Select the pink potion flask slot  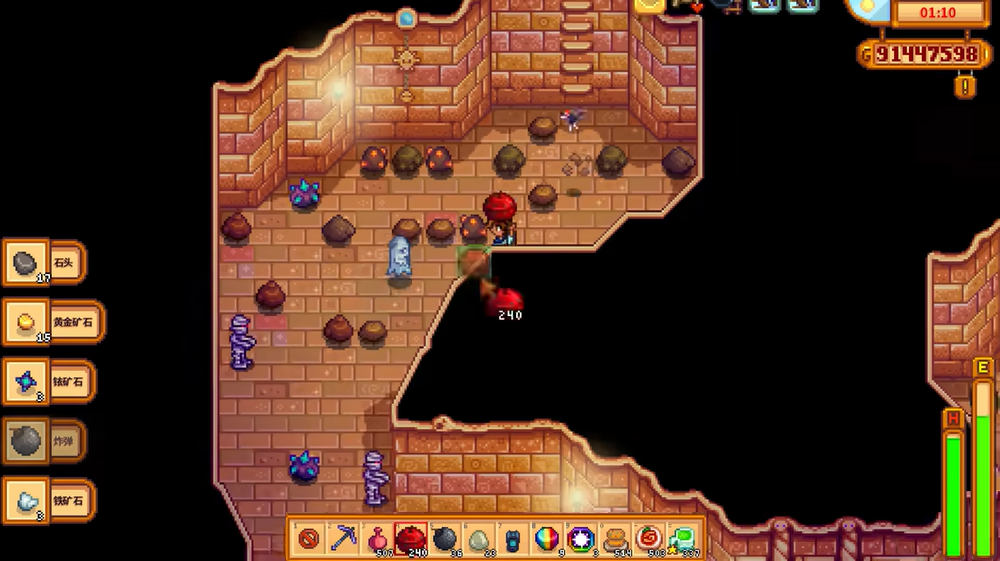pos(377,539)
